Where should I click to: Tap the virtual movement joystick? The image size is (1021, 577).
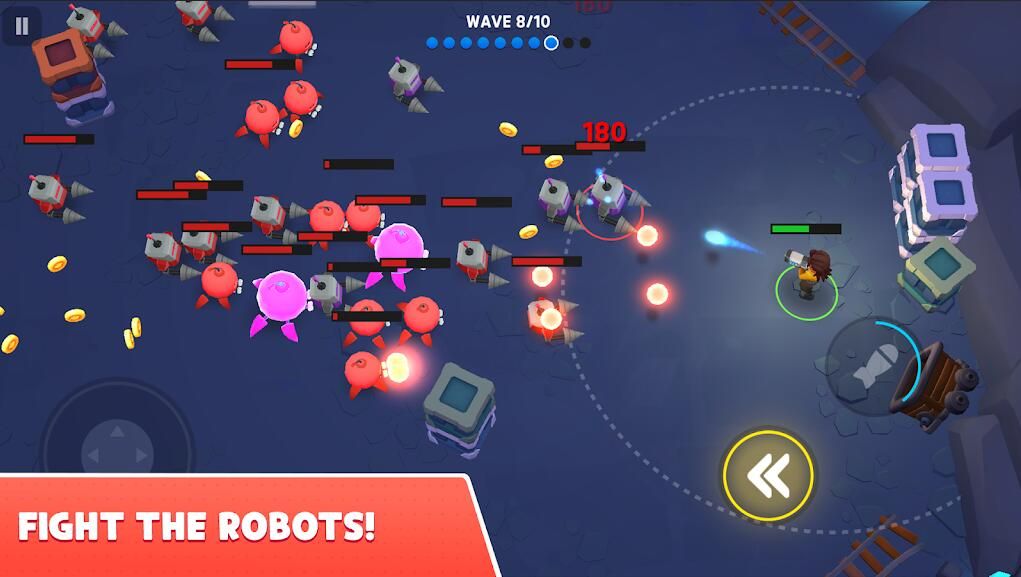click(x=117, y=442)
